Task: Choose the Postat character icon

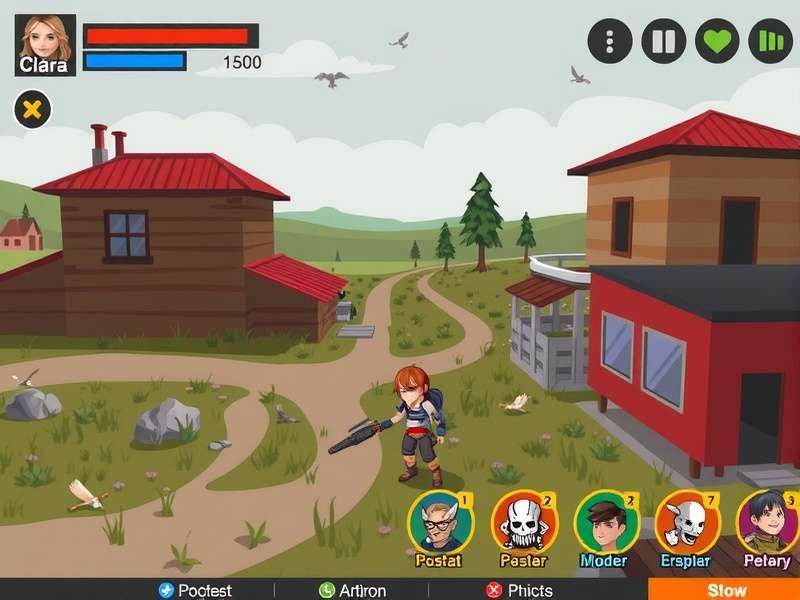Action: tap(439, 524)
